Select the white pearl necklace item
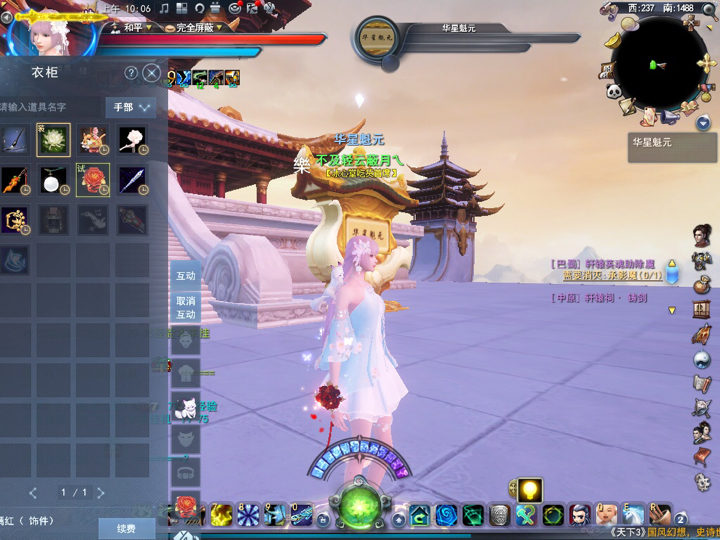The image size is (720, 540). (x=53, y=180)
